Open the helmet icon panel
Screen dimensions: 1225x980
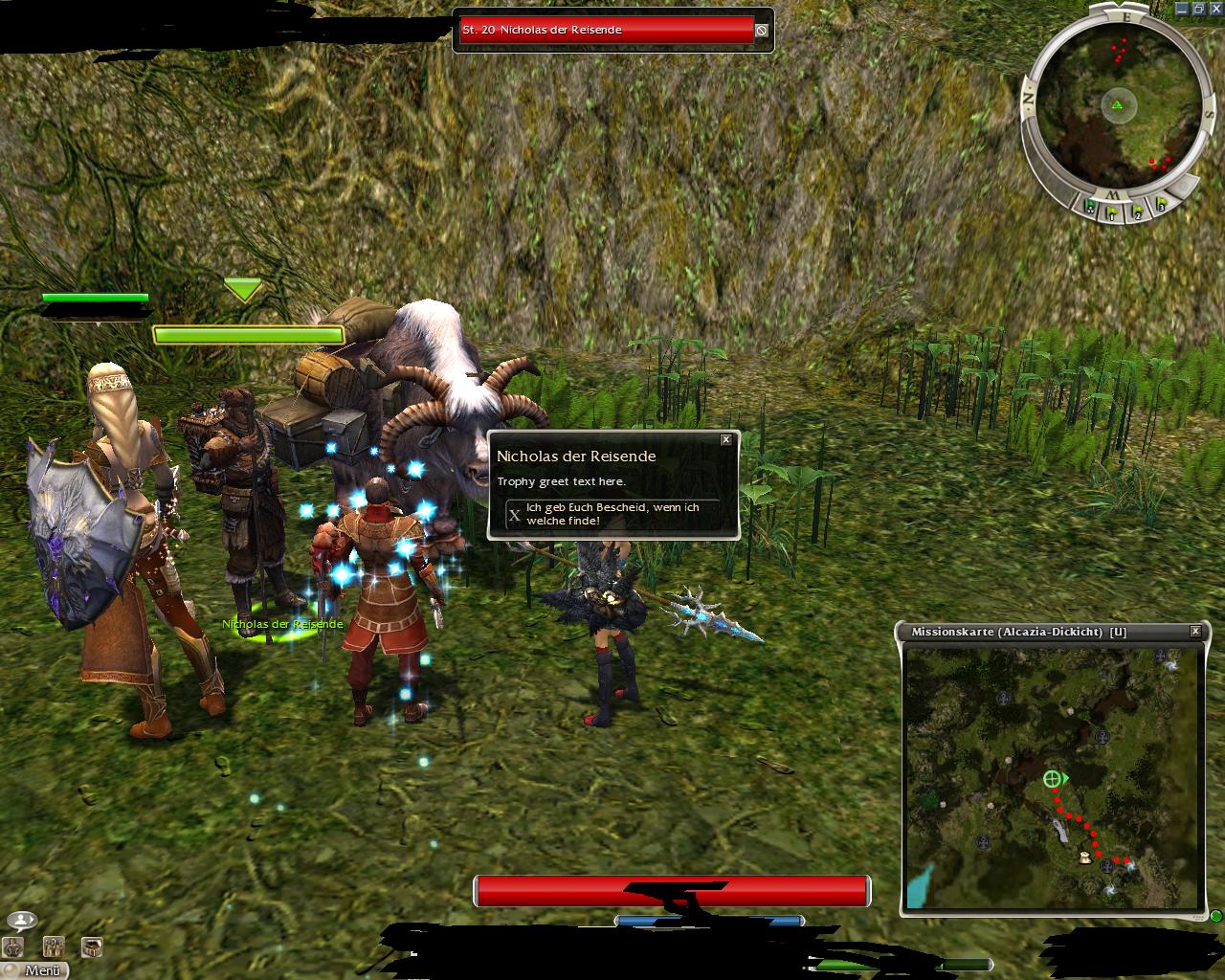(x=12, y=947)
